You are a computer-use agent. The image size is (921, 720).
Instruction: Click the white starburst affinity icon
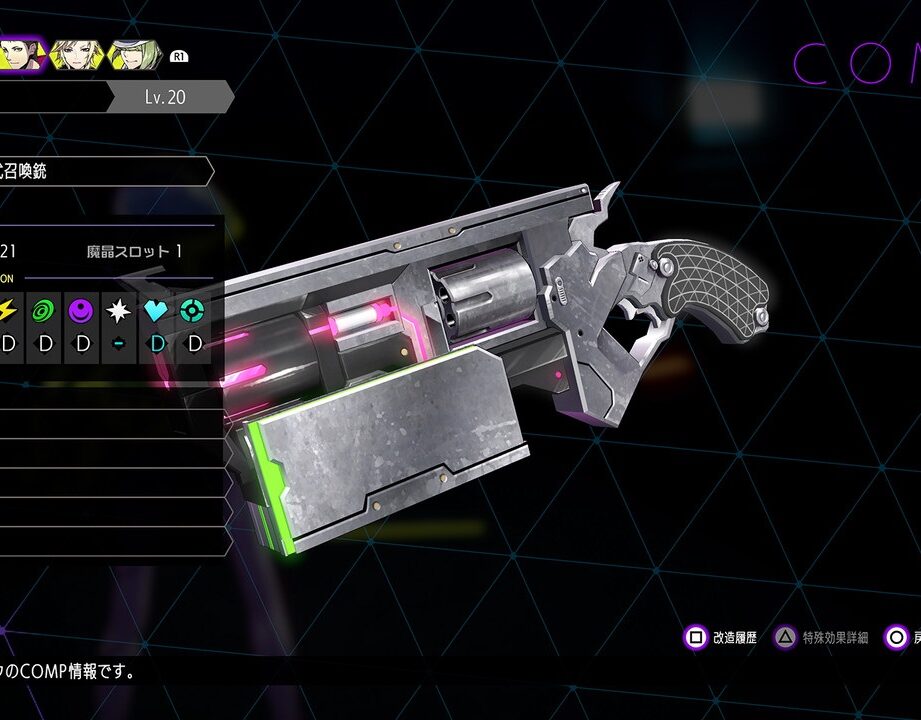[x=119, y=311]
